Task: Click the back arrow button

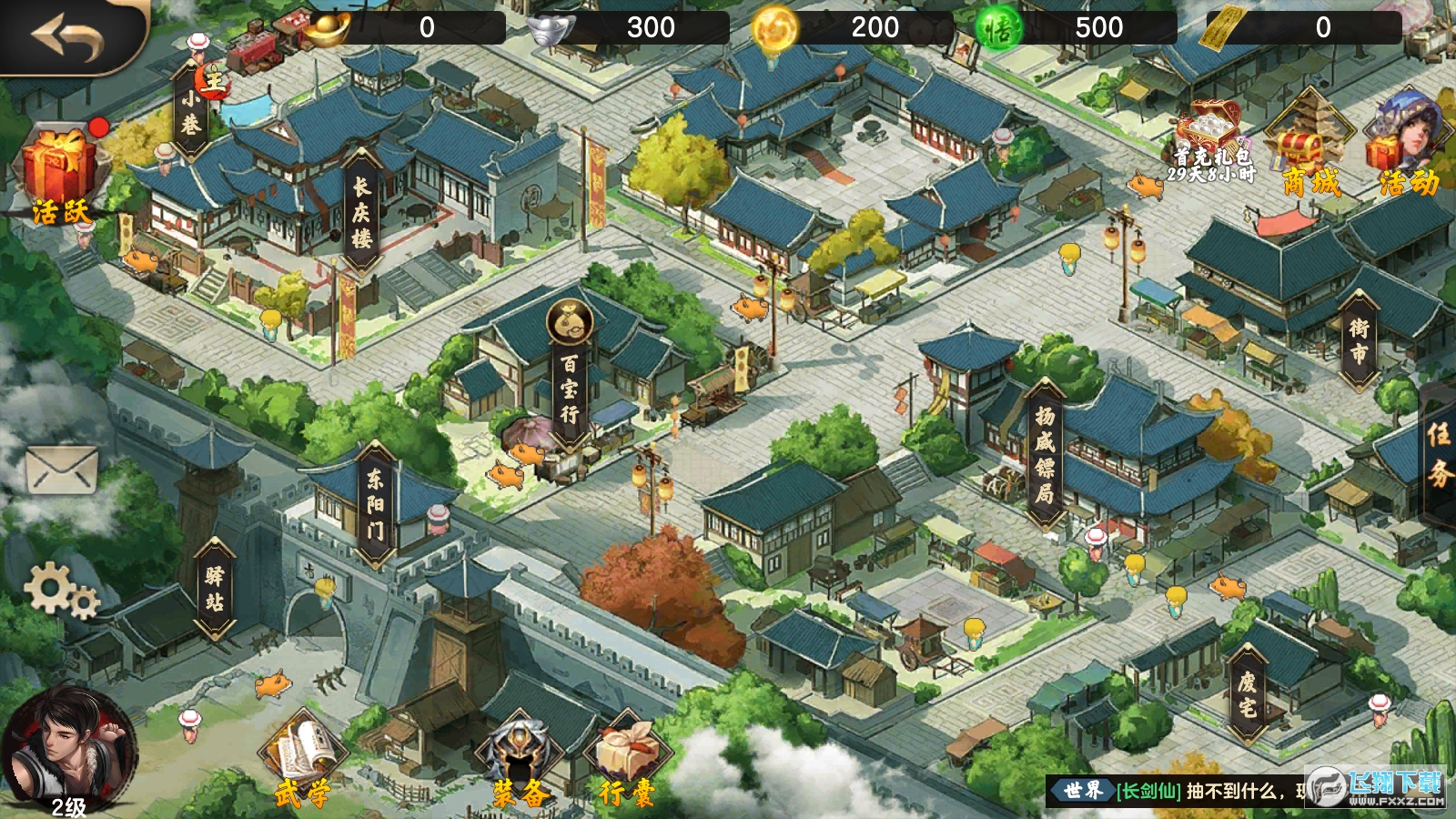Action: 67,36
